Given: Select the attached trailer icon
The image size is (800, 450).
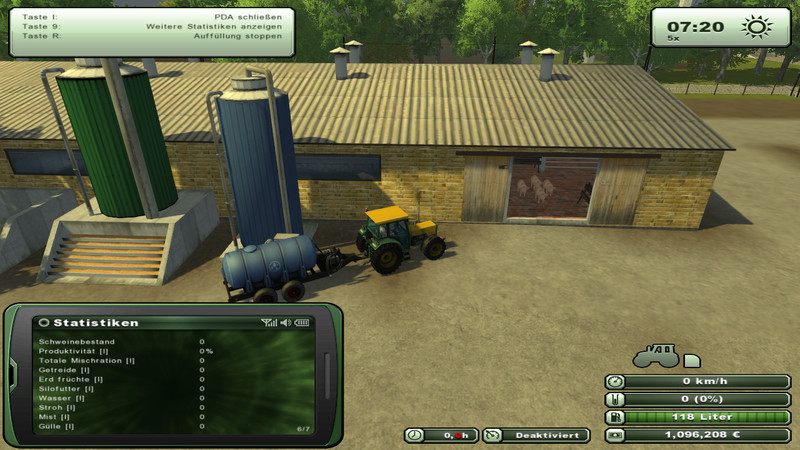Looking at the screenshot, I should pos(692,360).
